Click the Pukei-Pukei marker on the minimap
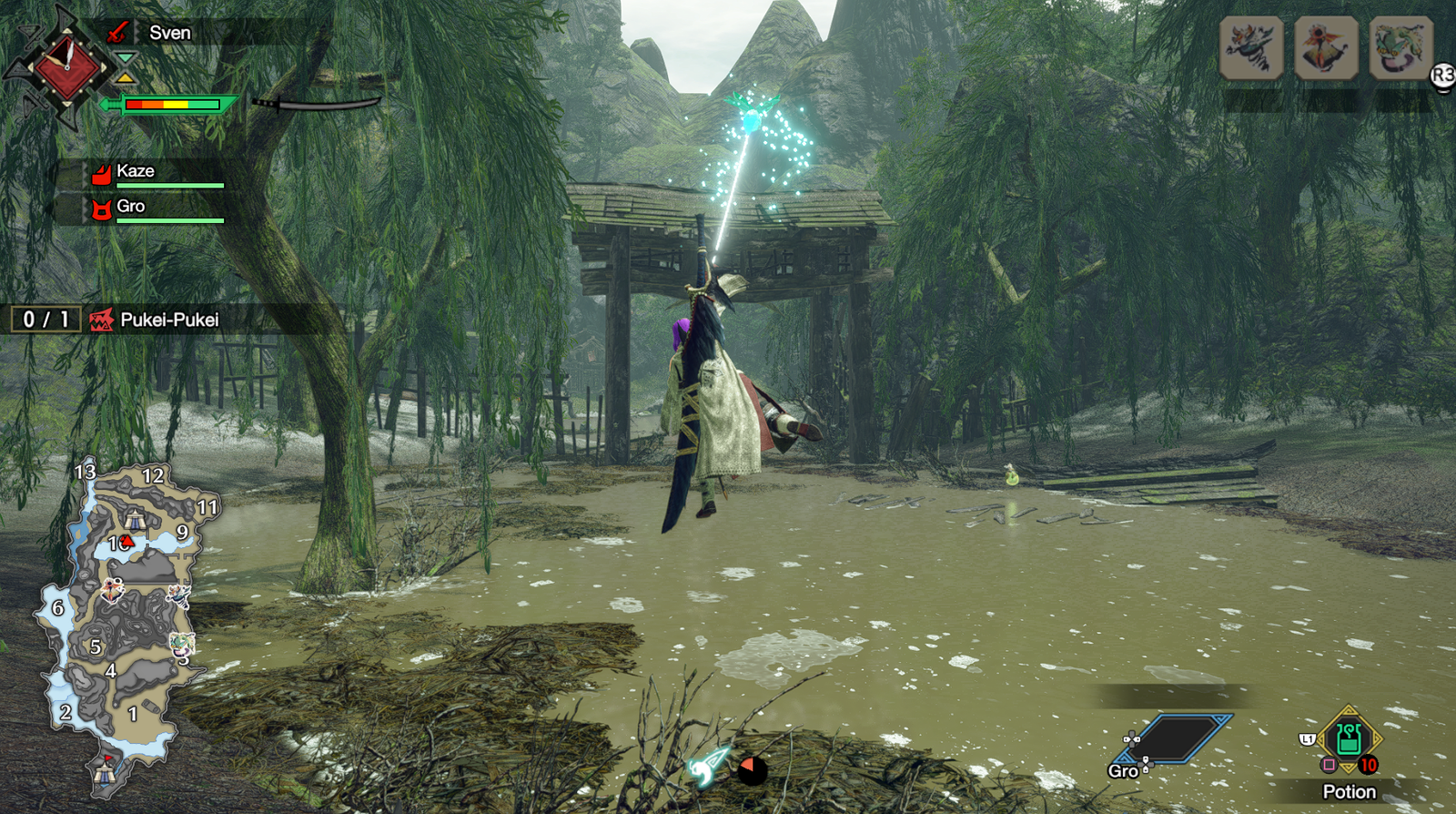 coord(182,646)
